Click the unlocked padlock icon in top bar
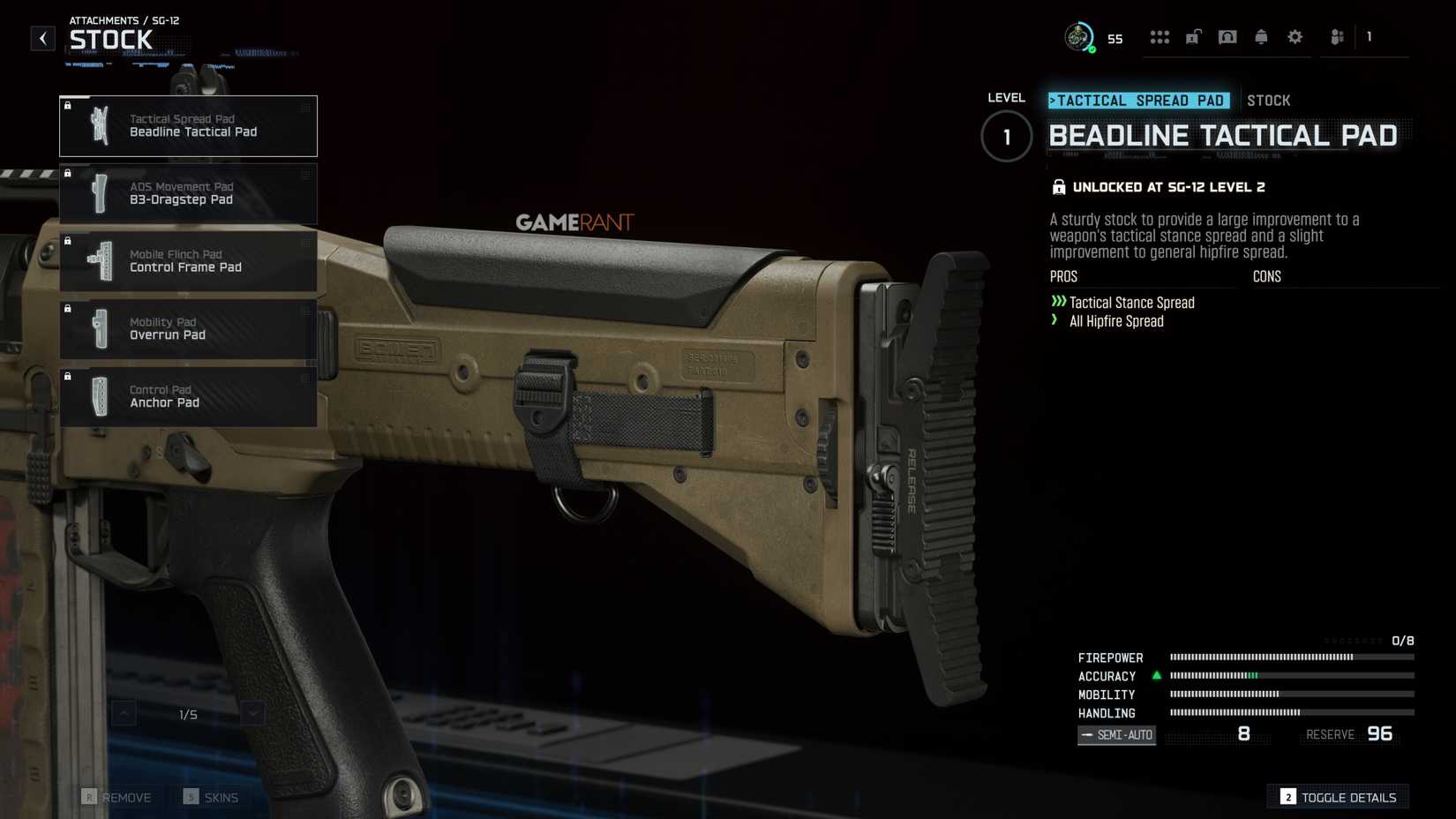Image resolution: width=1456 pixels, height=819 pixels. click(1193, 37)
